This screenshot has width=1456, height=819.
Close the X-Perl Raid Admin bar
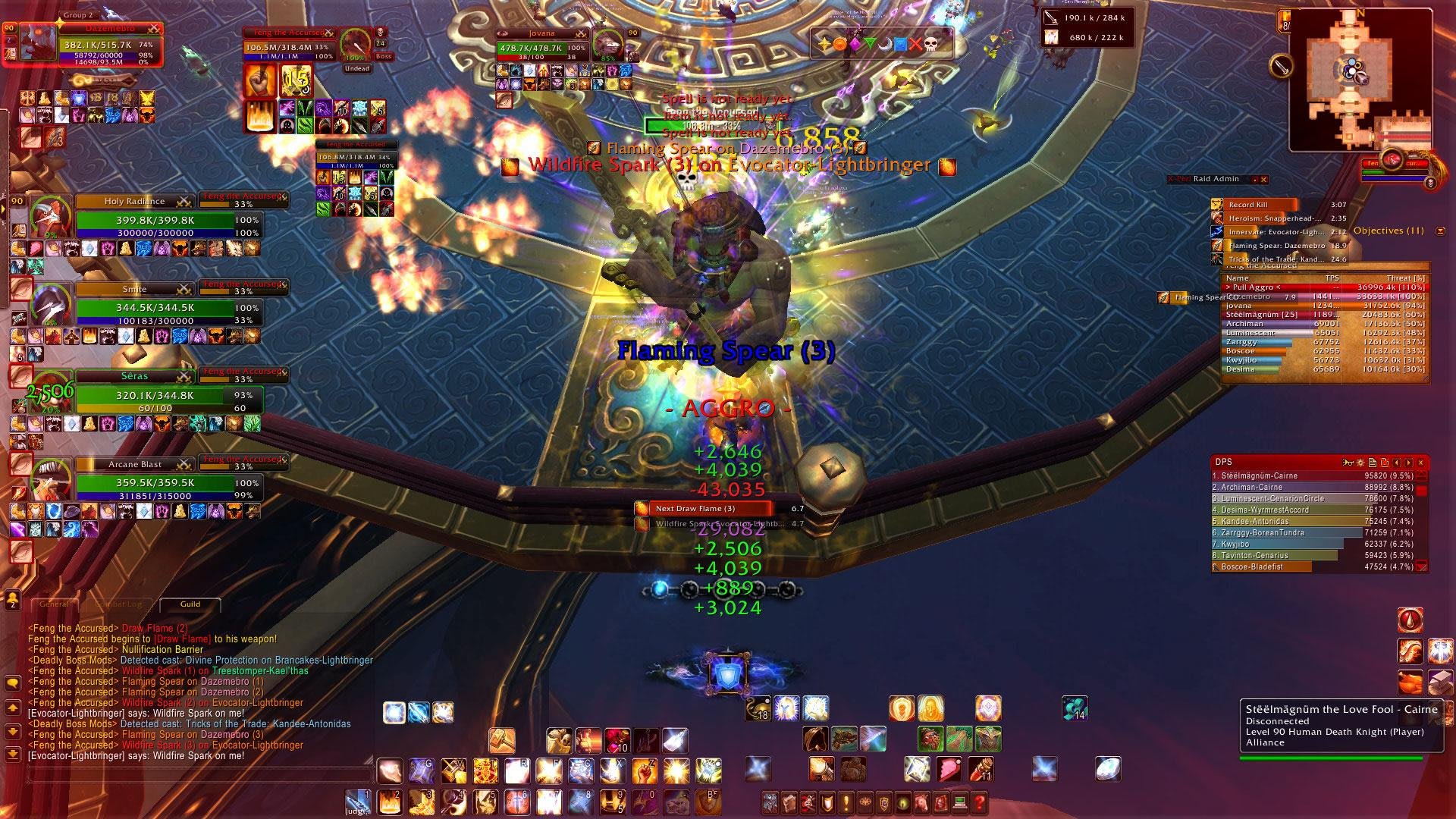[x=1263, y=180]
